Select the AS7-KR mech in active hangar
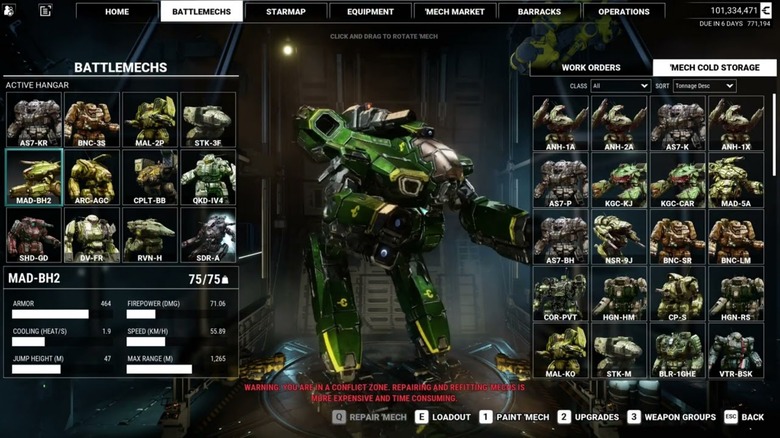Screen dimensions: 780x438 click(x=33, y=120)
